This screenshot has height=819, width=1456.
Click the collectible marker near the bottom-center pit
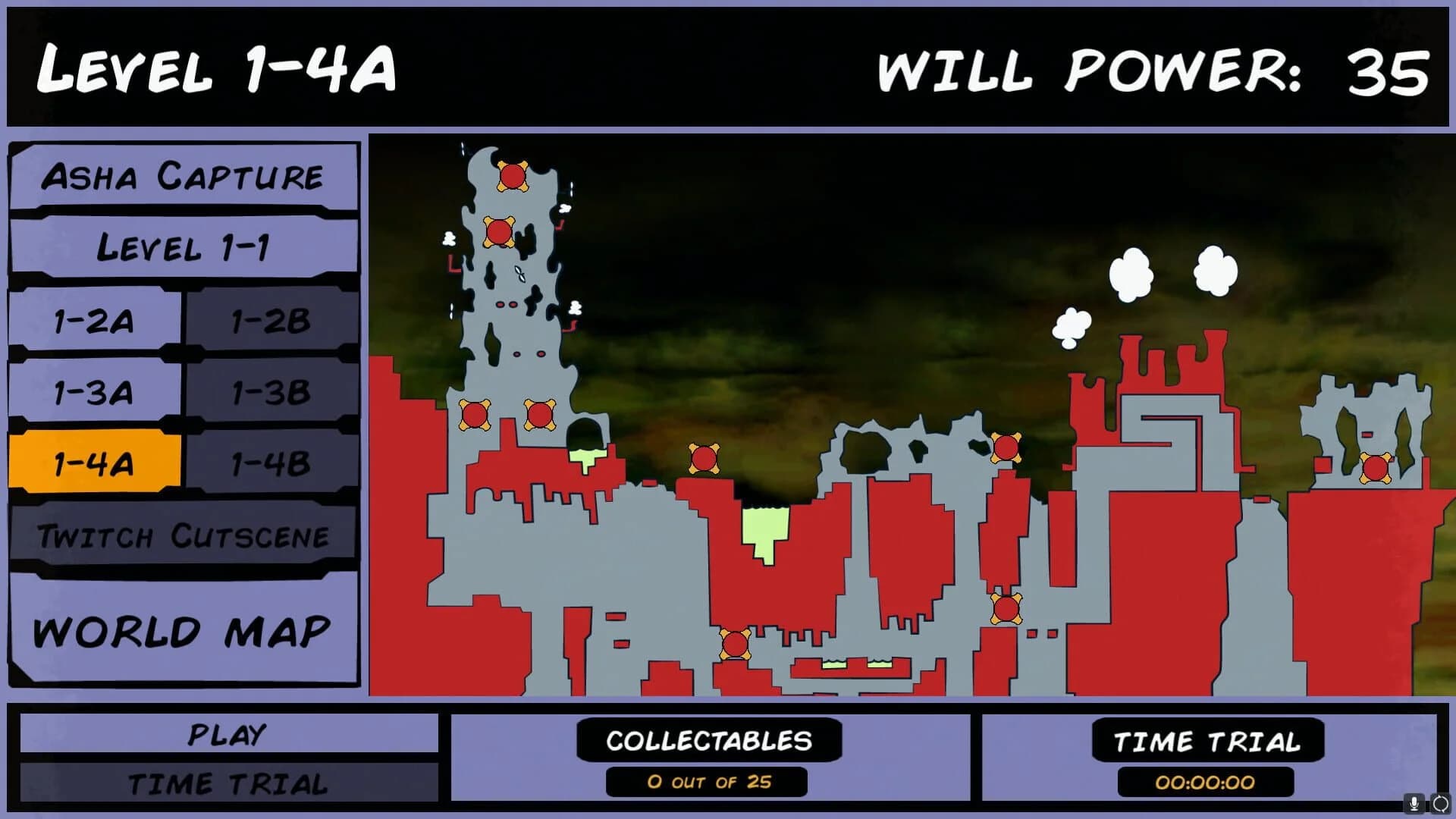tap(735, 645)
